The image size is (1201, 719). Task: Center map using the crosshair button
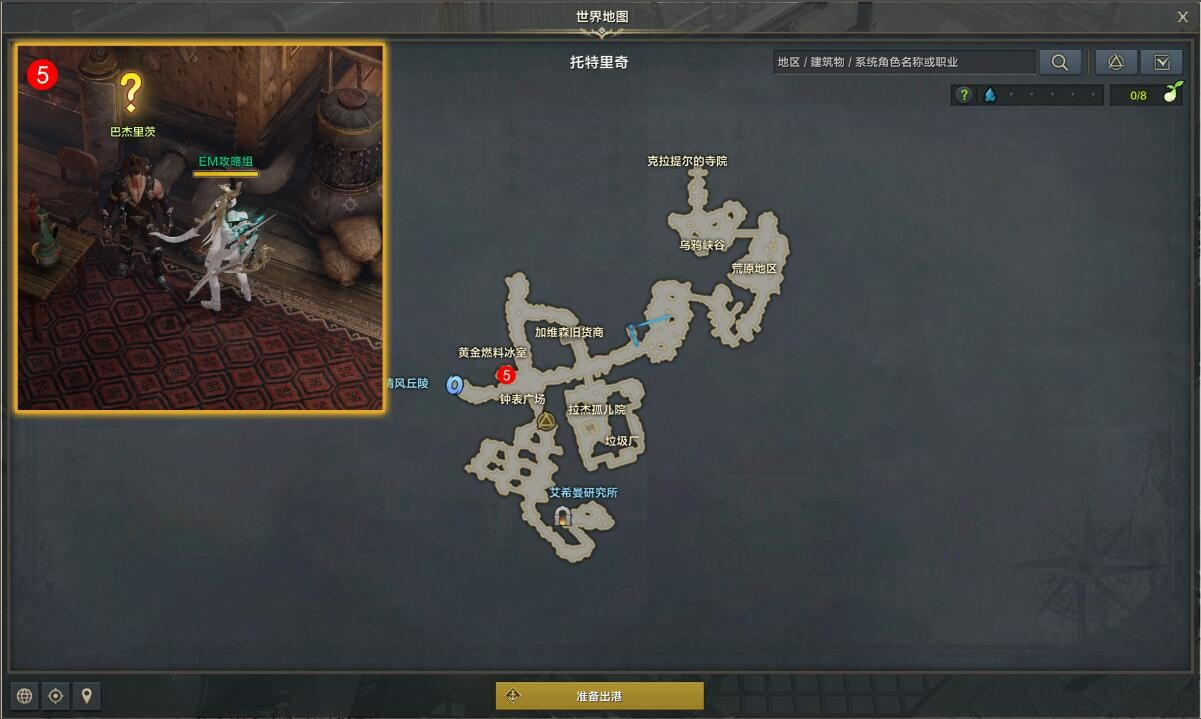pyautogui.click(x=56, y=696)
